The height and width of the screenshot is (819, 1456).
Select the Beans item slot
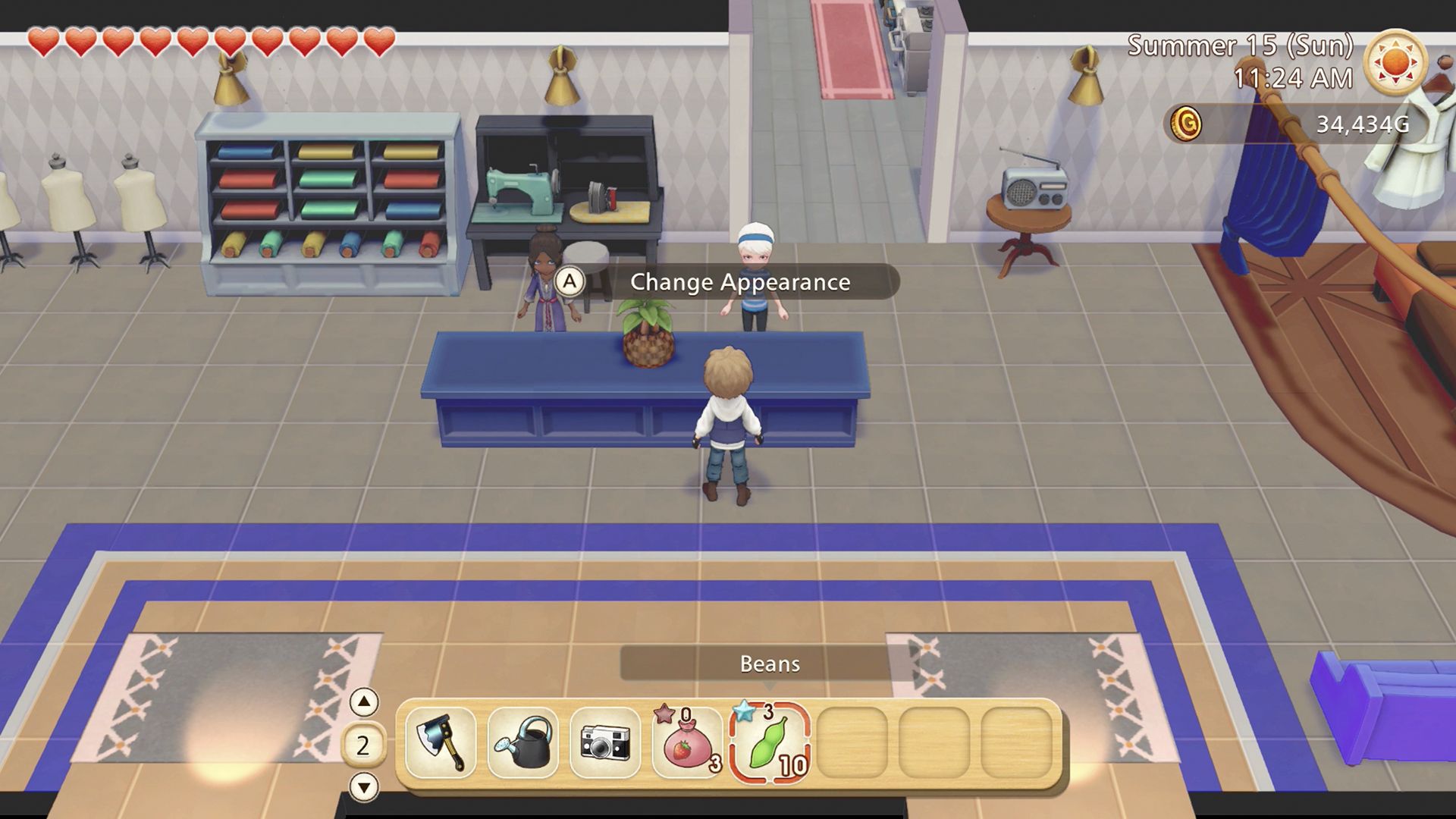[770, 742]
